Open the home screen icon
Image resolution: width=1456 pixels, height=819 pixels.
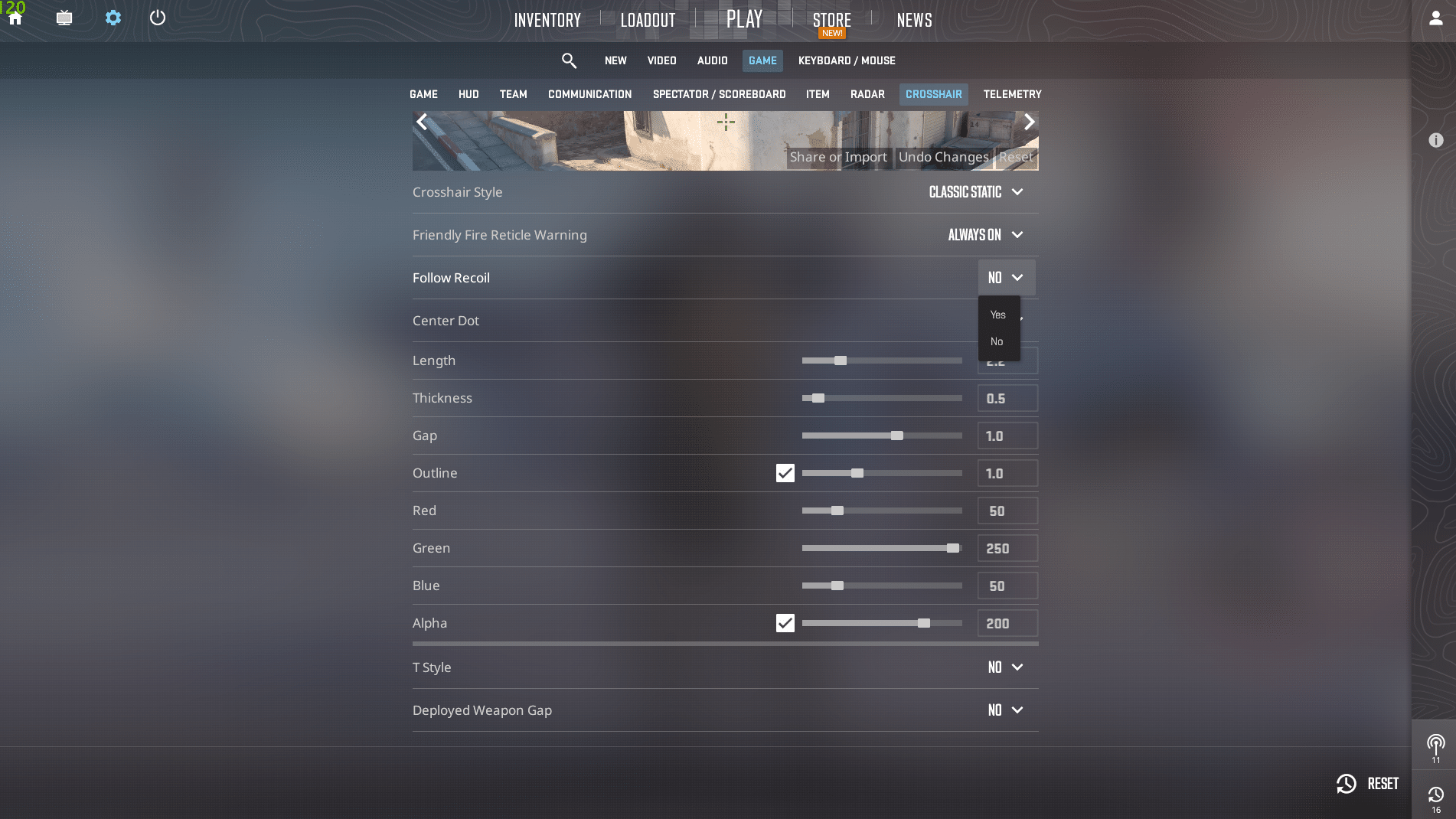(x=15, y=17)
